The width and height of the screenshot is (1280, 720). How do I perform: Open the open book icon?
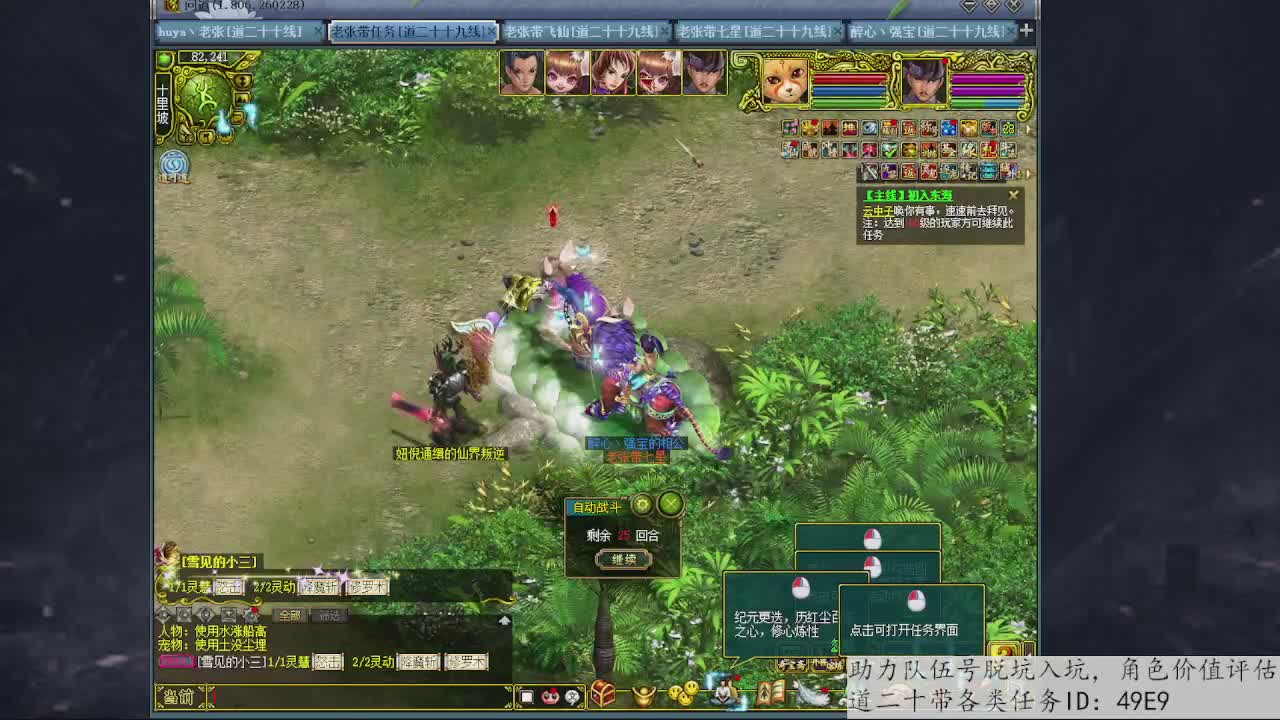click(770, 693)
